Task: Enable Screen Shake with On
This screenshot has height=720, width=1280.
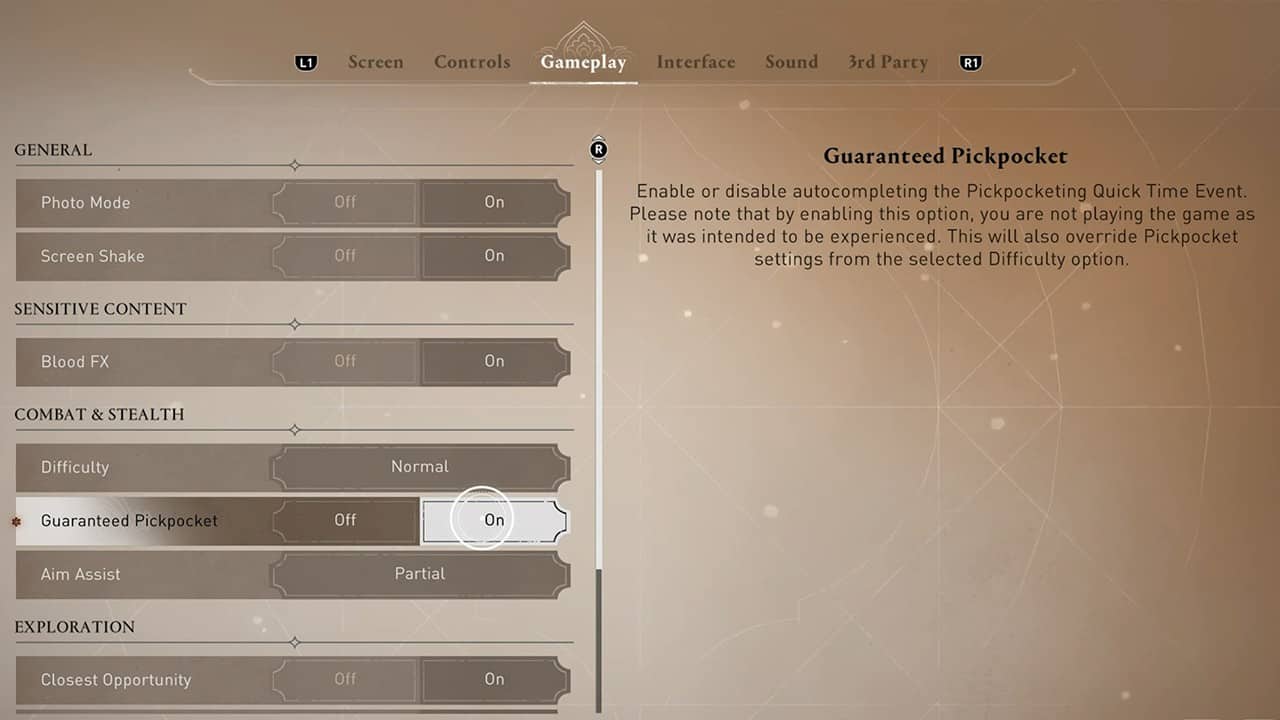Action: pyautogui.click(x=494, y=256)
